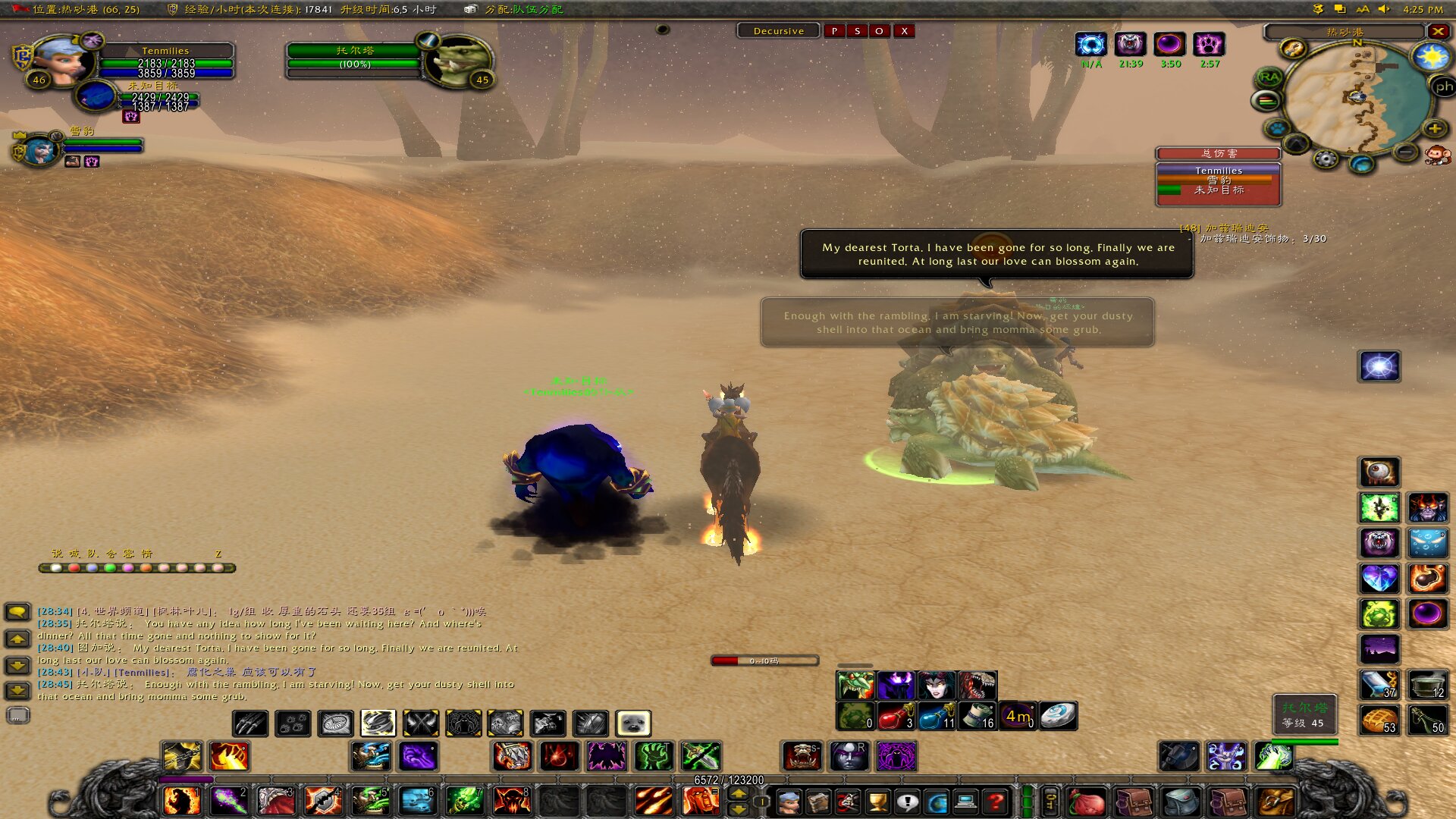Viewport: 1456px width, 819px height.
Task: Click the keyring key icon
Action: tap(1050, 802)
